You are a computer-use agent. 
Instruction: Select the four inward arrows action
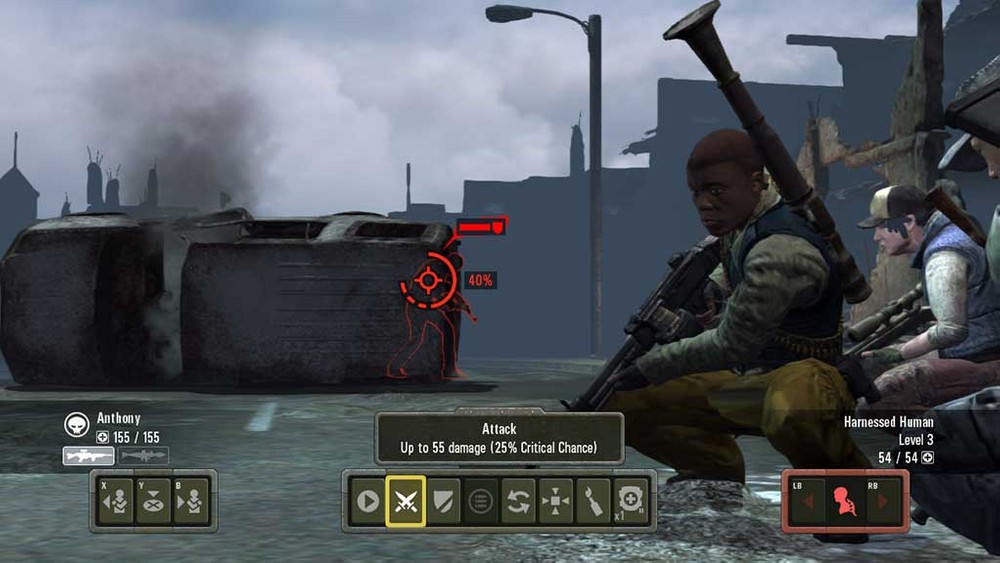coord(556,501)
